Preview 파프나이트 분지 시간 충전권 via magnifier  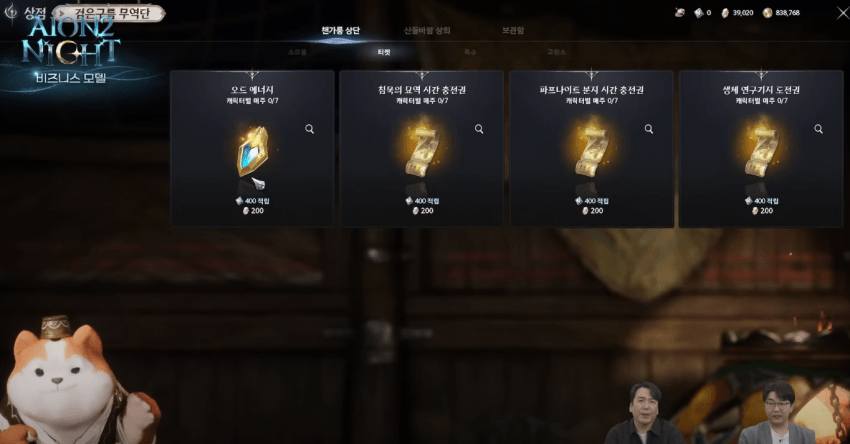pyautogui.click(x=649, y=129)
